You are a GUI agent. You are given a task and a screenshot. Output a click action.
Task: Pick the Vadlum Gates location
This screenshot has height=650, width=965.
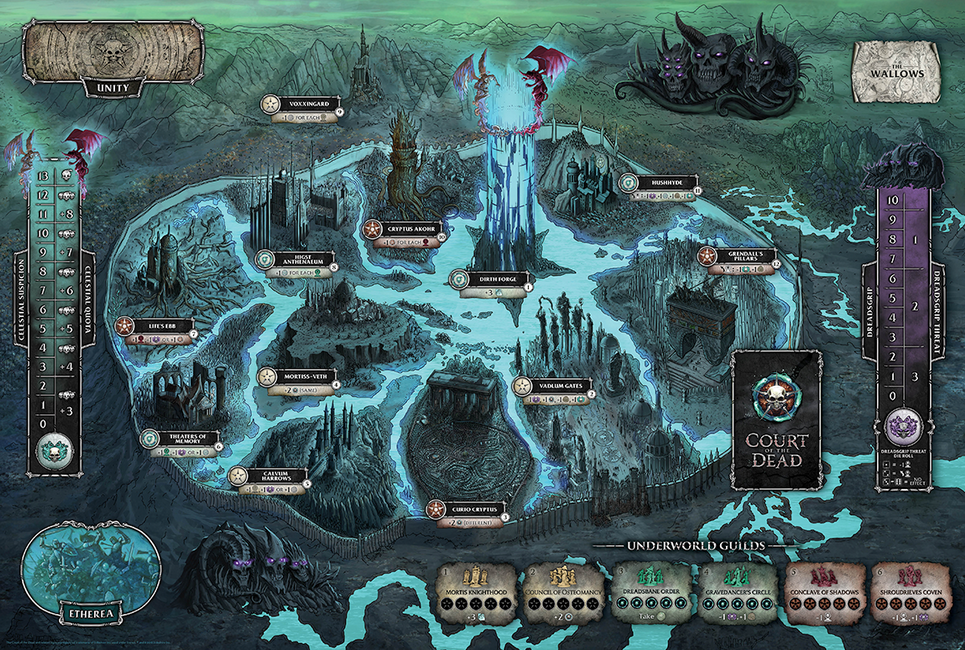(x=554, y=386)
